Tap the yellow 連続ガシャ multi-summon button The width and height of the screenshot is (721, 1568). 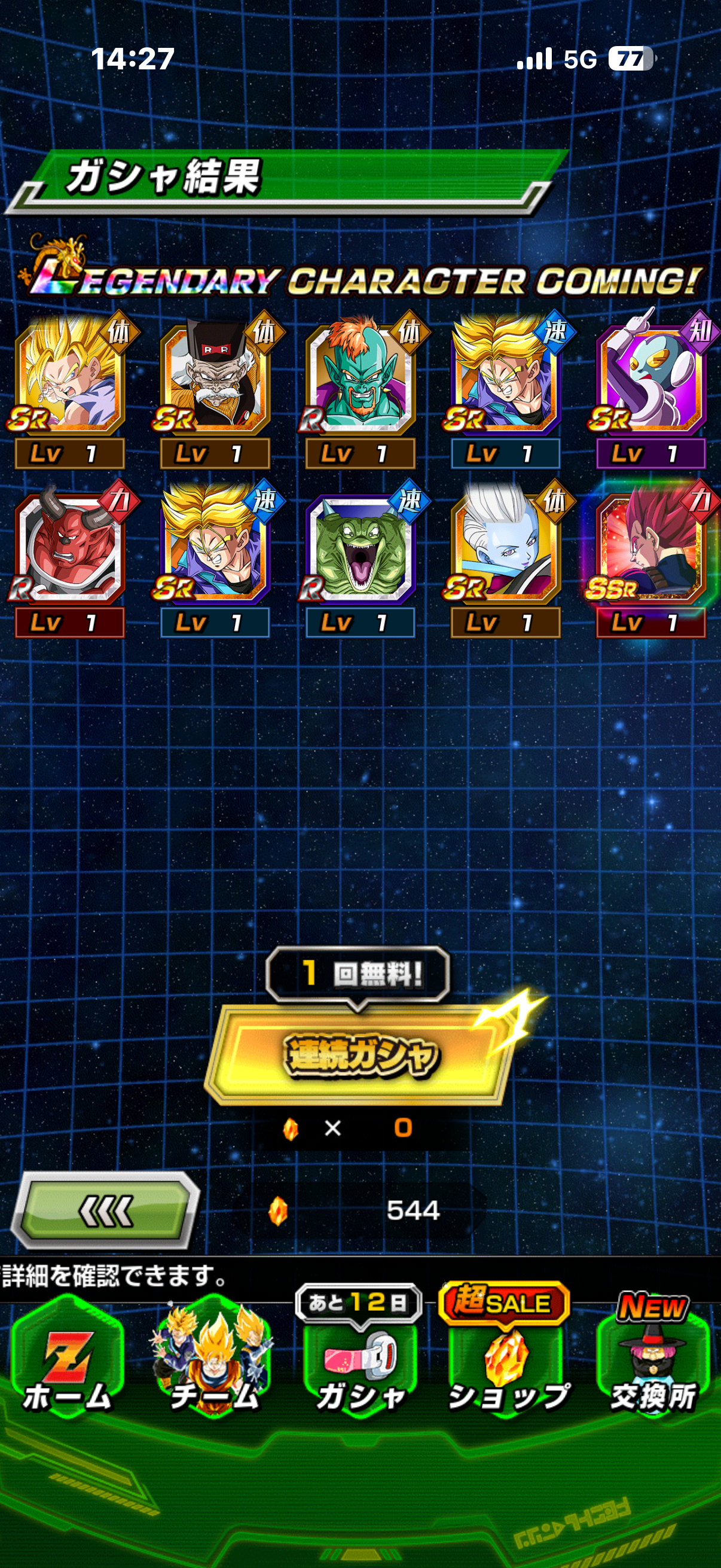(359, 1055)
